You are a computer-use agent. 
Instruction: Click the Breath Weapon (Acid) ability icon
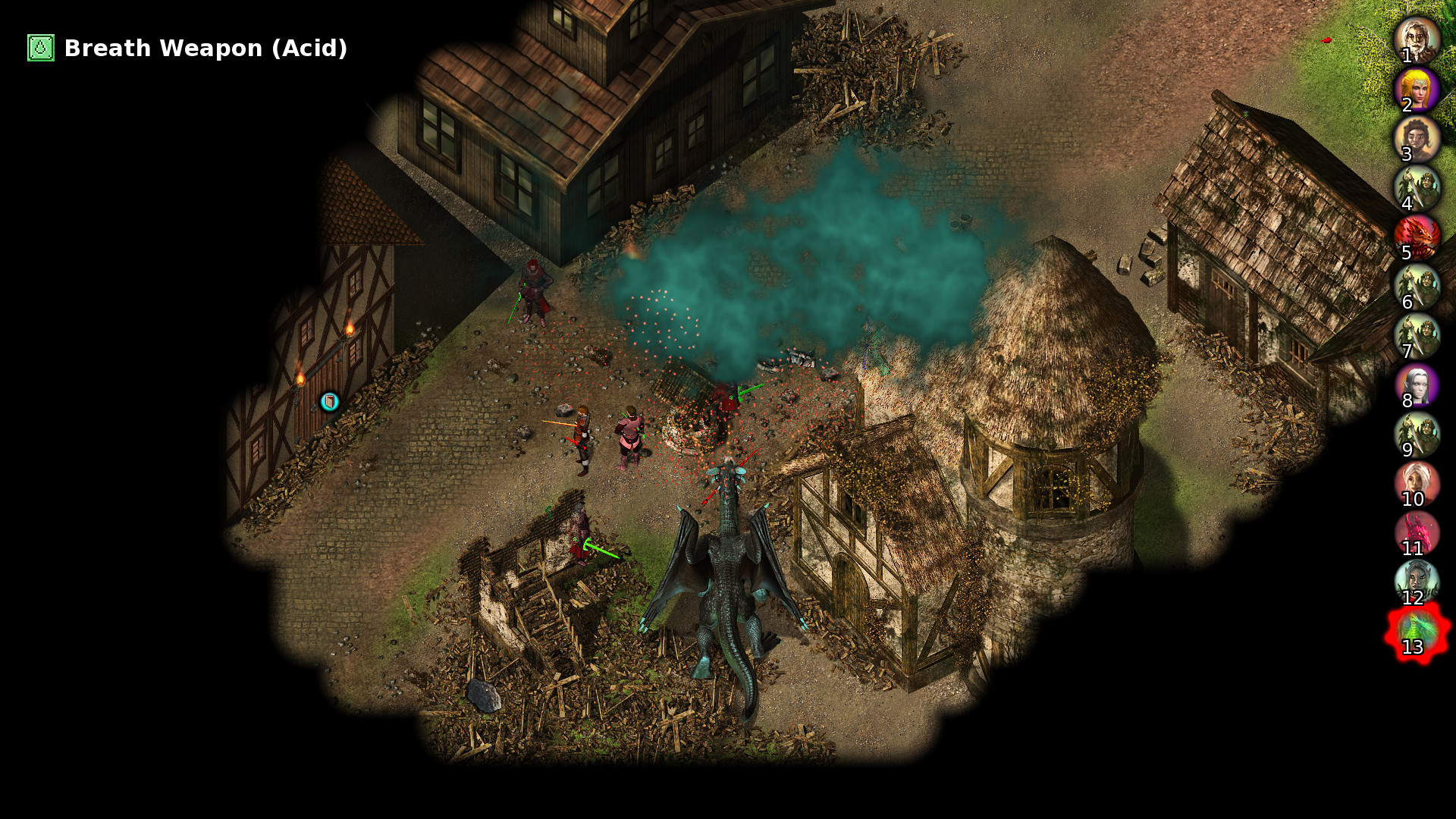[x=39, y=49]
